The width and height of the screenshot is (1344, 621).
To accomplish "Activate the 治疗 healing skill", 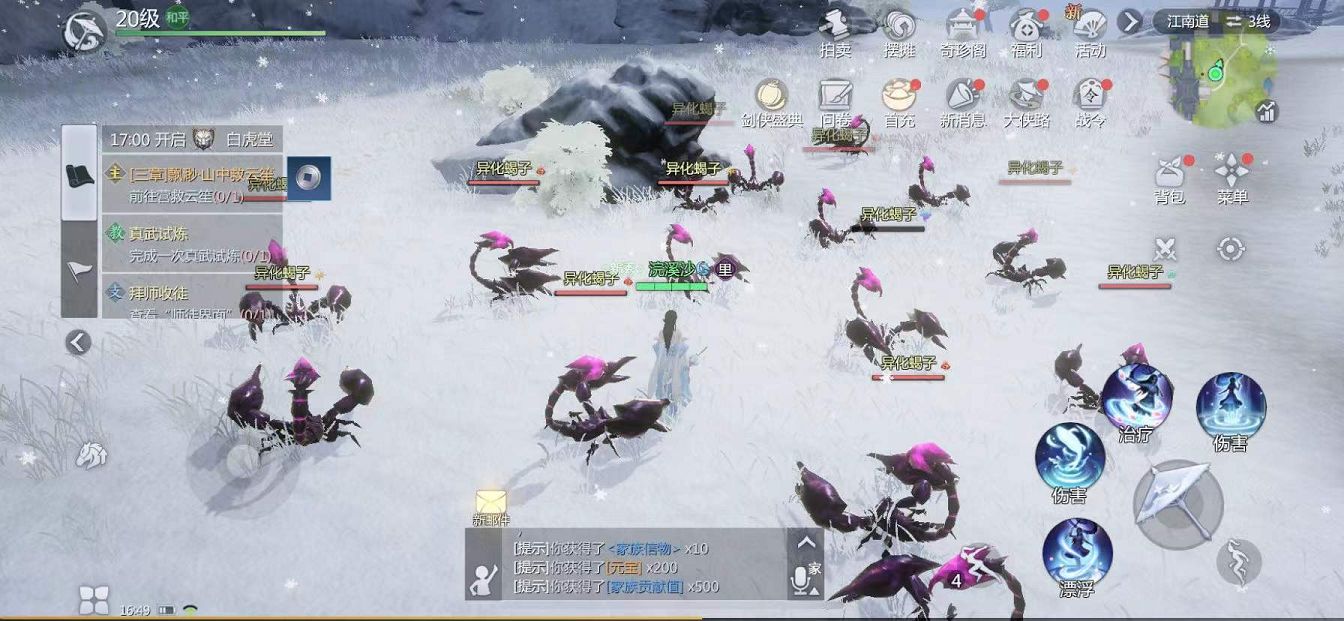I will pyautogui.click(x=1136, y=397).
